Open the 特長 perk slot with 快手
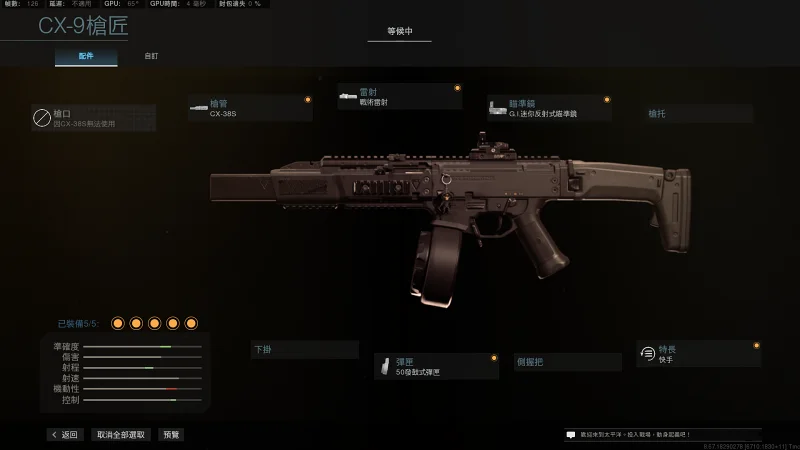 pyautogui.click(x=698, y=353)
